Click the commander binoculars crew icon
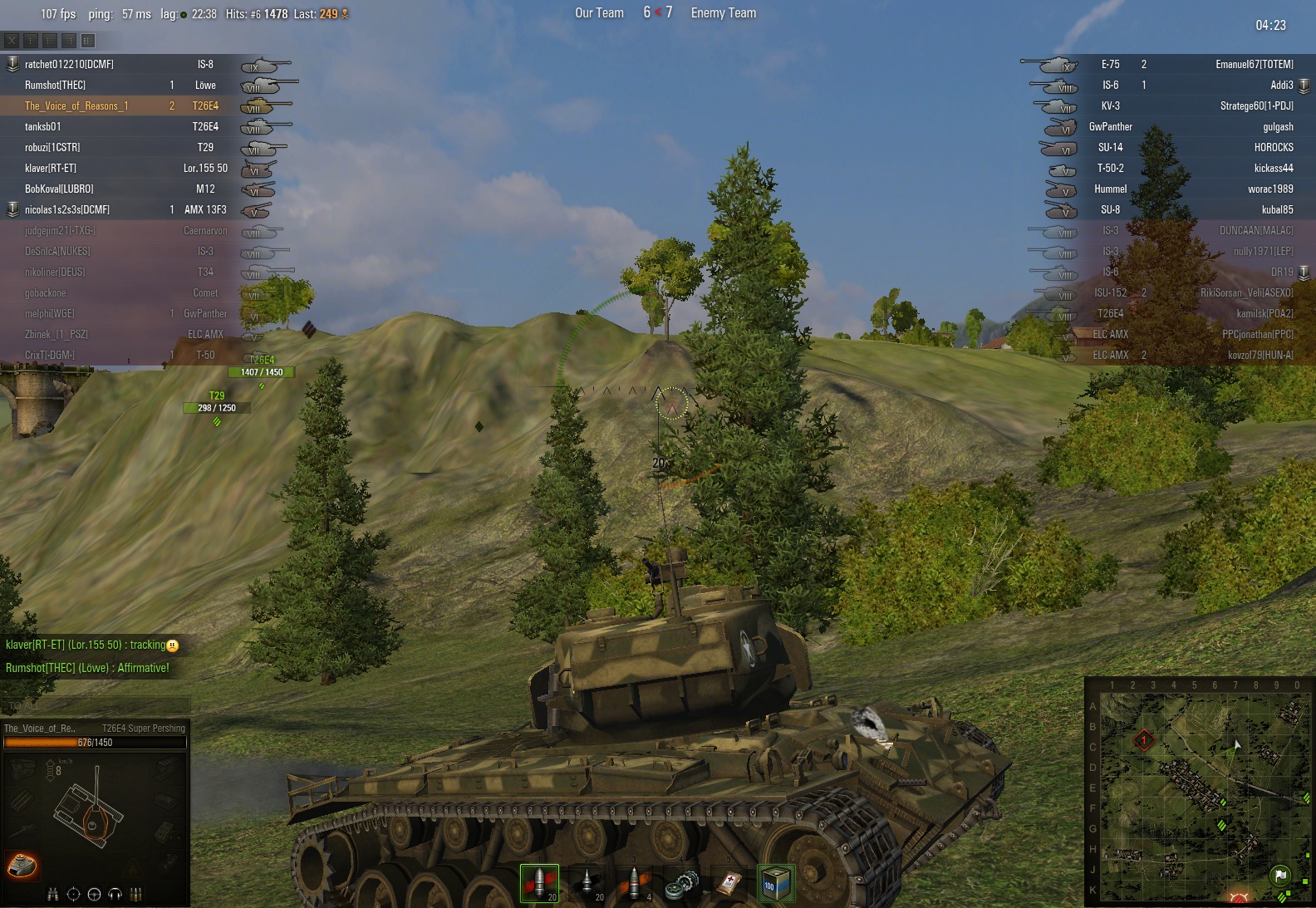The height and width of the screenshot is (908, 1316). tap(53, 894)
